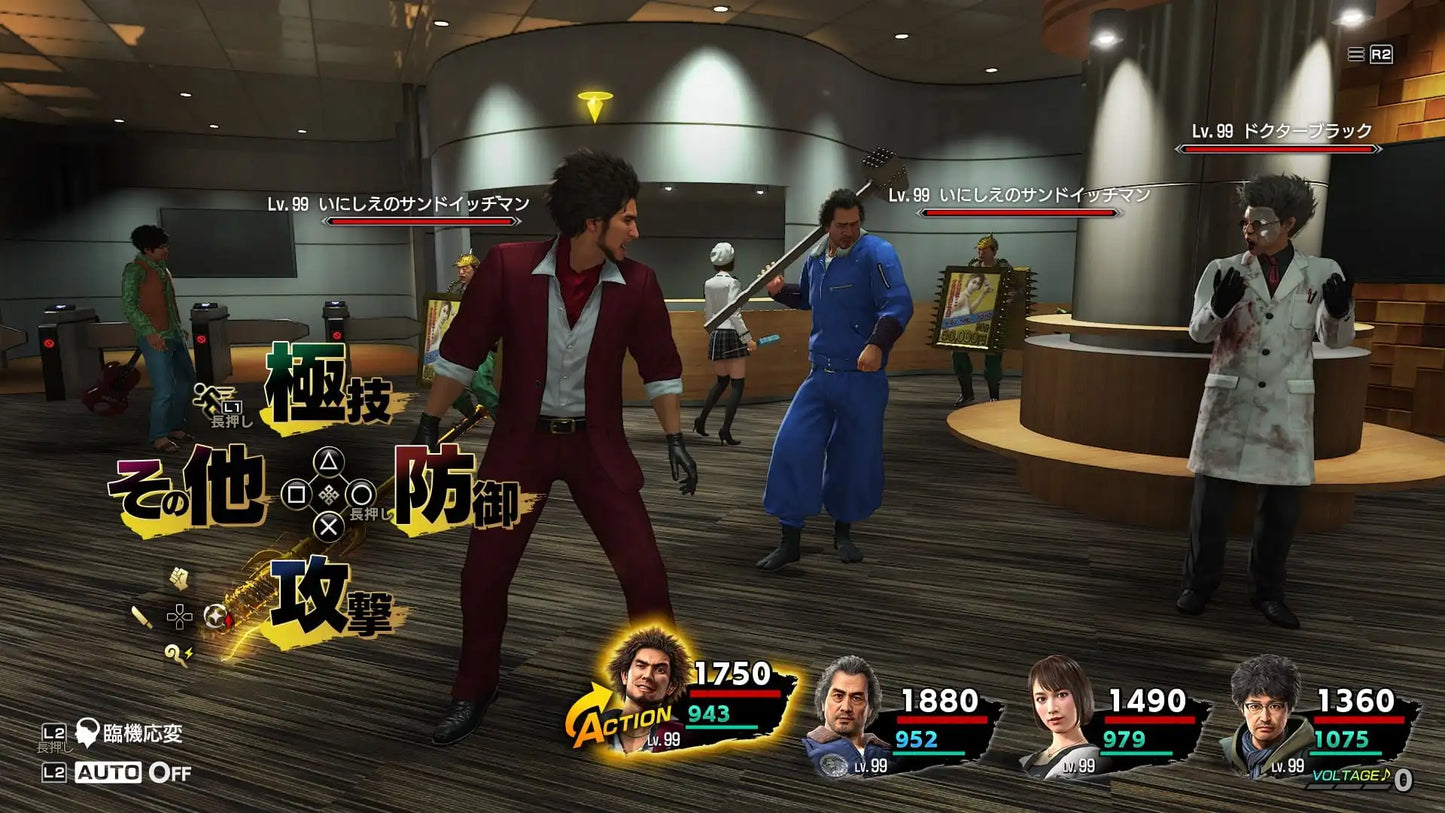Image resolution: width=1445 pixels, height=813 pixels.
Task: Click the Cross button icon above 攻撃
Action: tap(327, 528)
